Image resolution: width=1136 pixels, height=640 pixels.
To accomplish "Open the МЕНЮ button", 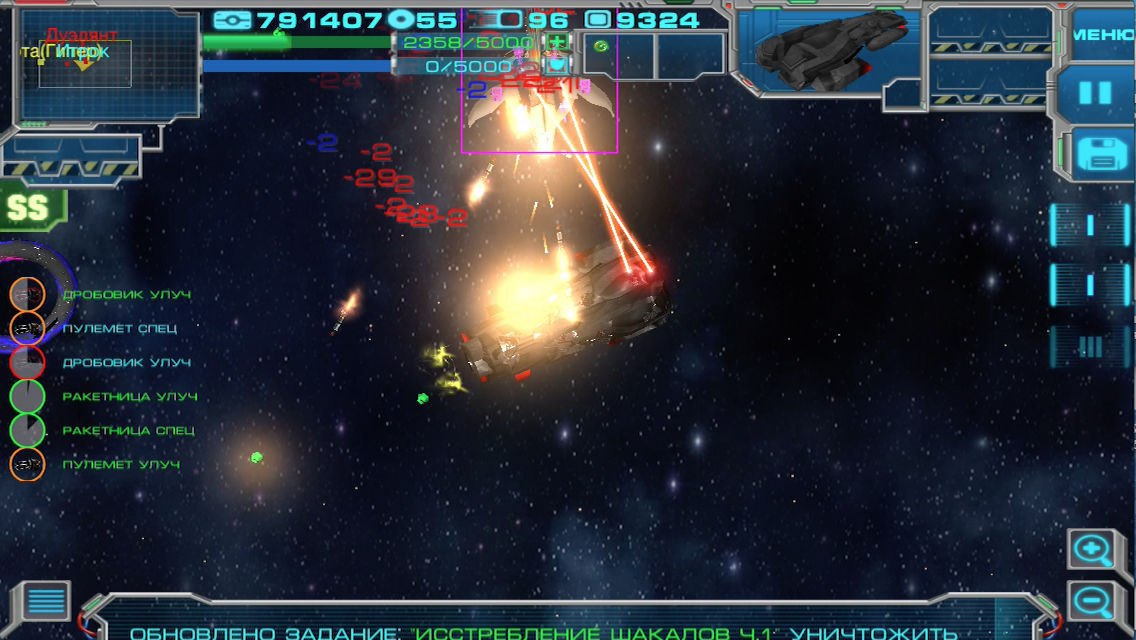I will point(1102,33).
